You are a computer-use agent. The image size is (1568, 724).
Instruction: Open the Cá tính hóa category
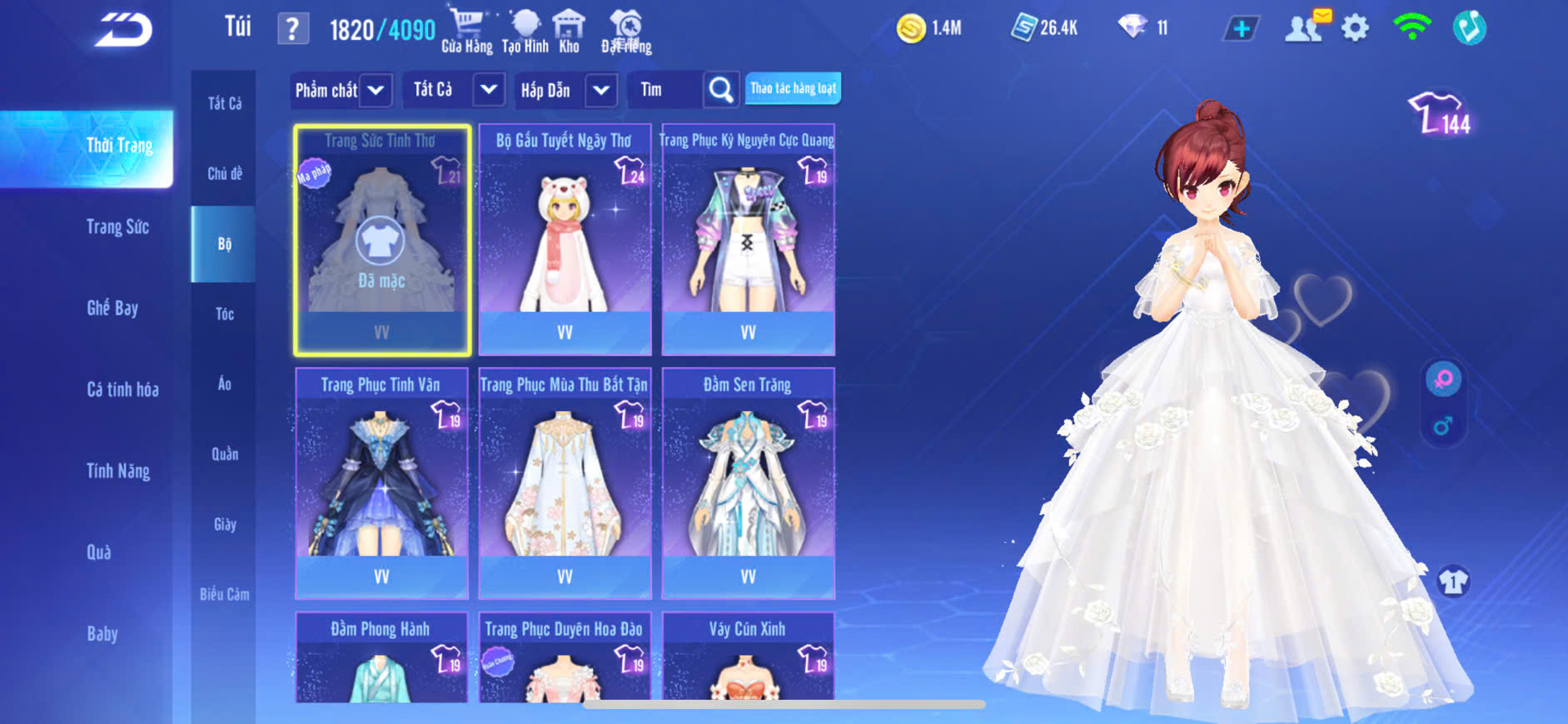(122, 389)
